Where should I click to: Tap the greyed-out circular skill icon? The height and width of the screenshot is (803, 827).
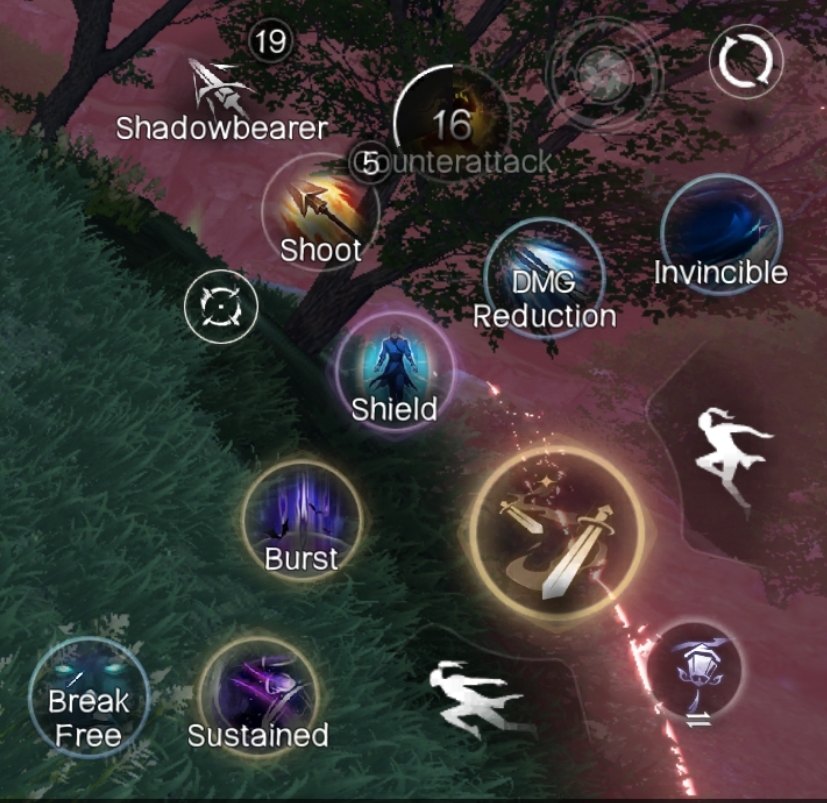(602, 73)
